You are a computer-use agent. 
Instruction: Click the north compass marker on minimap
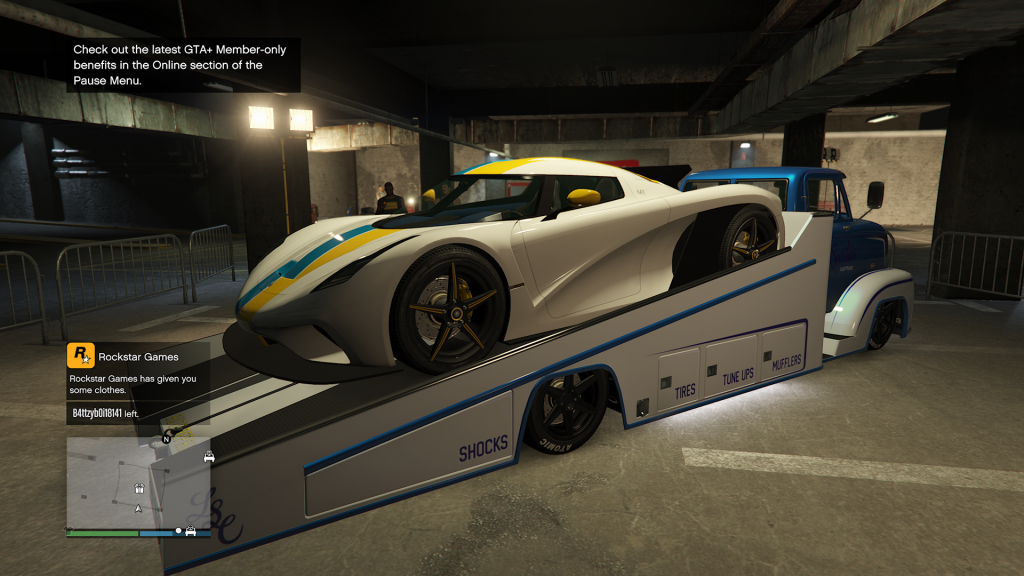(166, 437)
